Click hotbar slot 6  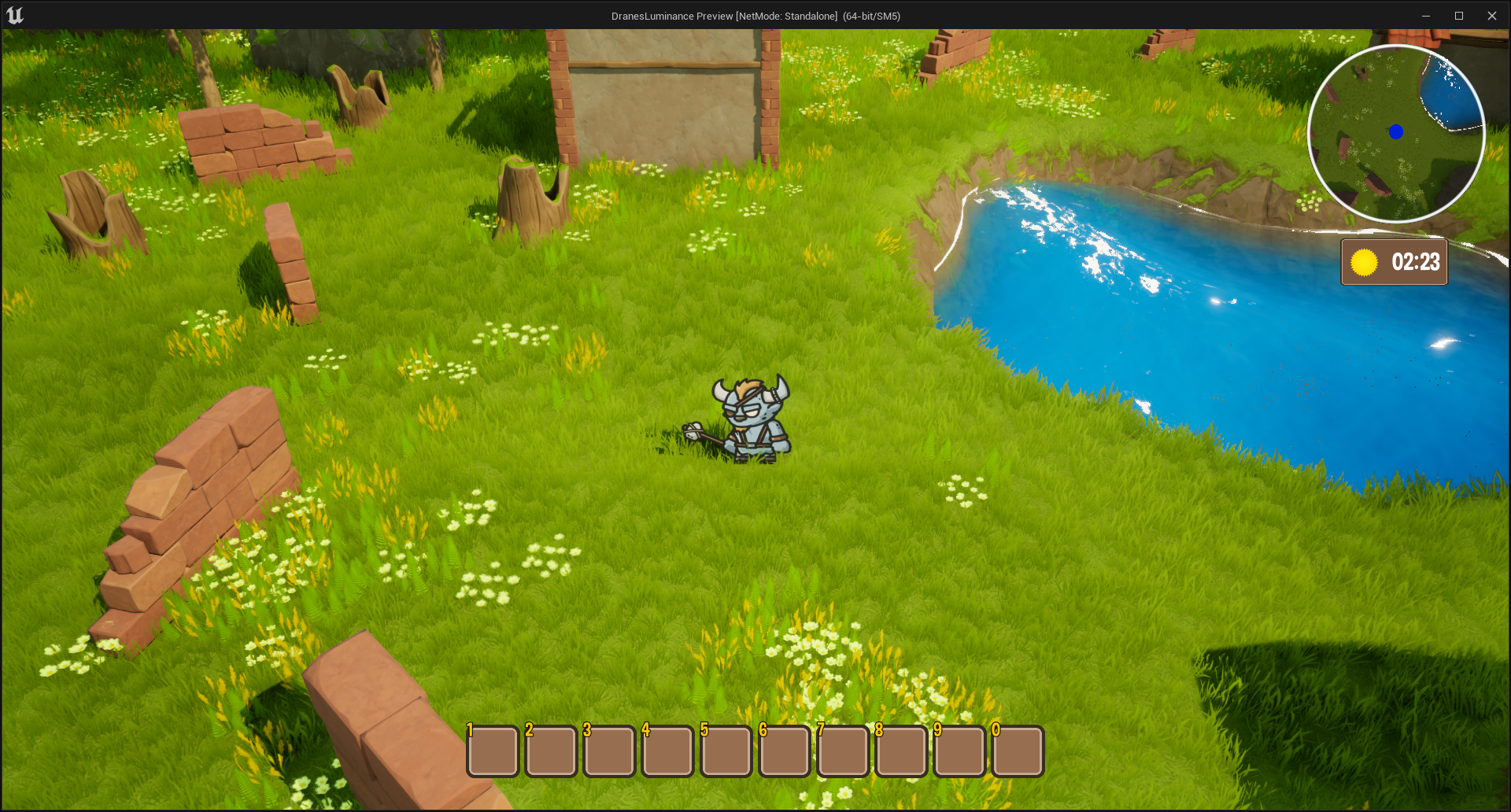click(784, 751)
